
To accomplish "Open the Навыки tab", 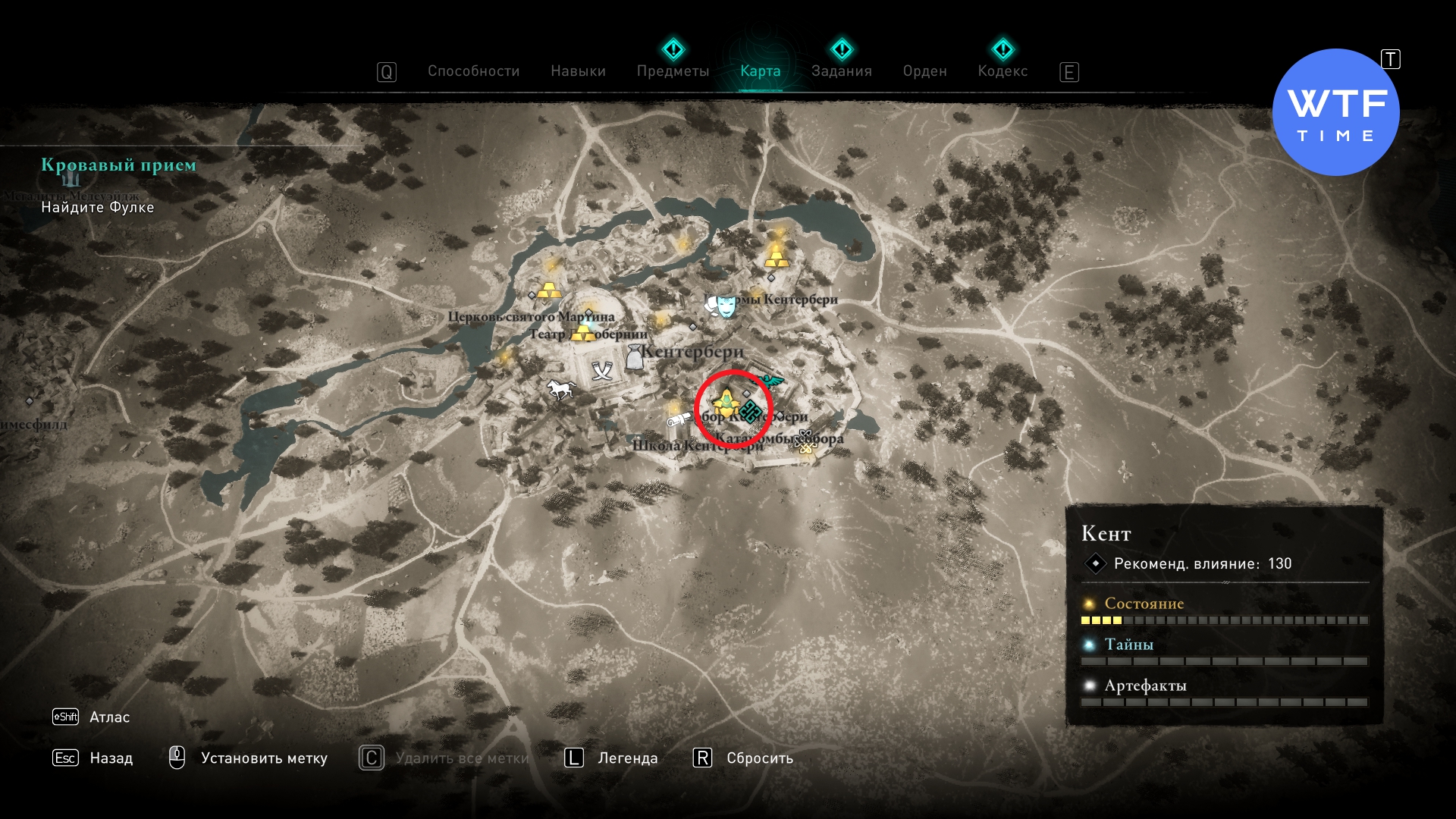I will pyautogui.click(x=578, y=71).
